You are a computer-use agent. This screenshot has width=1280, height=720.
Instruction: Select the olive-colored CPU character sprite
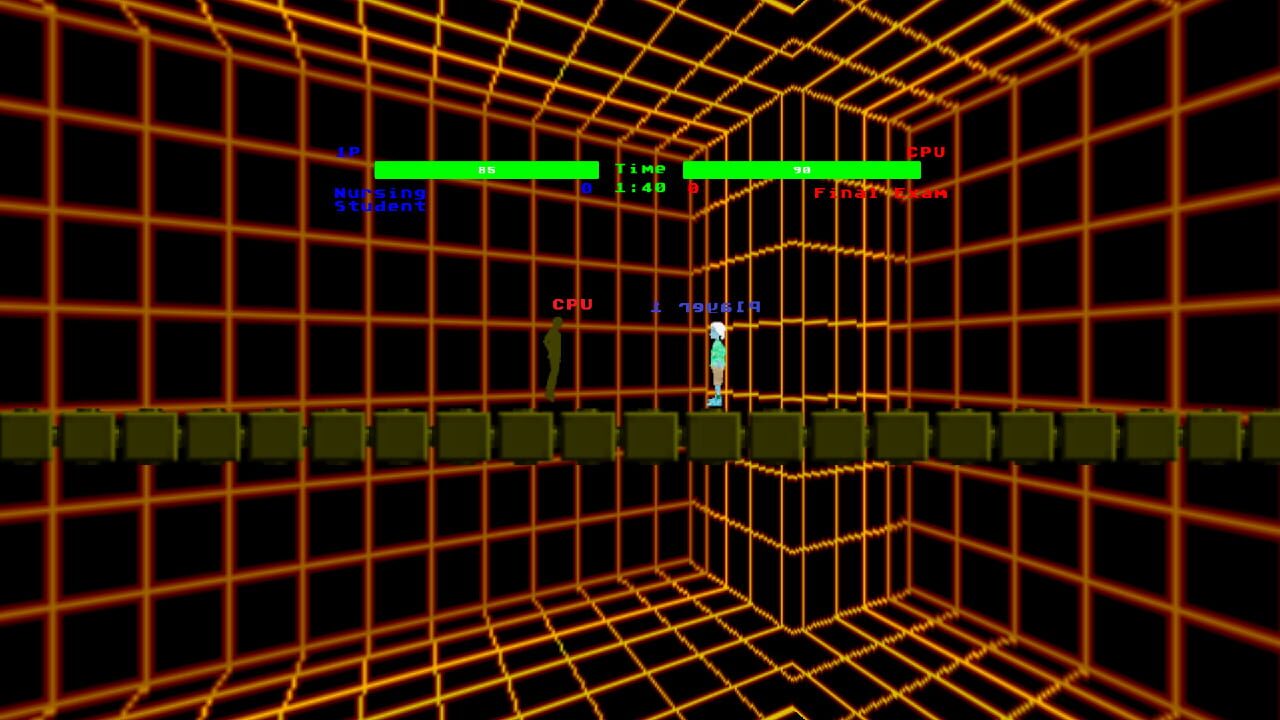pyautogui.click(x=551, y=360)
